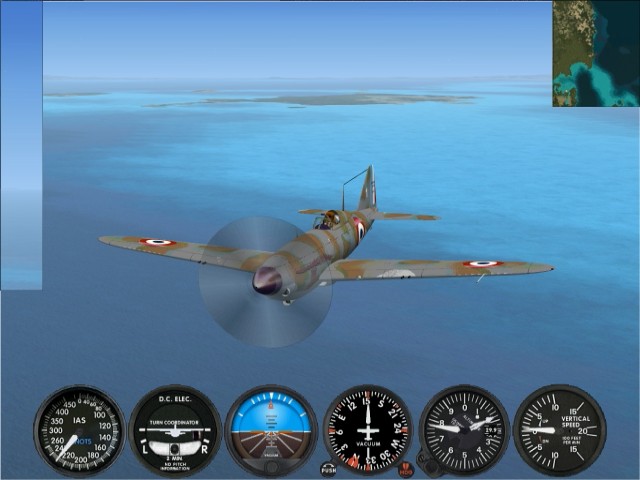Select the heading indicator gyro
The width and height of the screenshot is (640, 480).
(367, 430)
